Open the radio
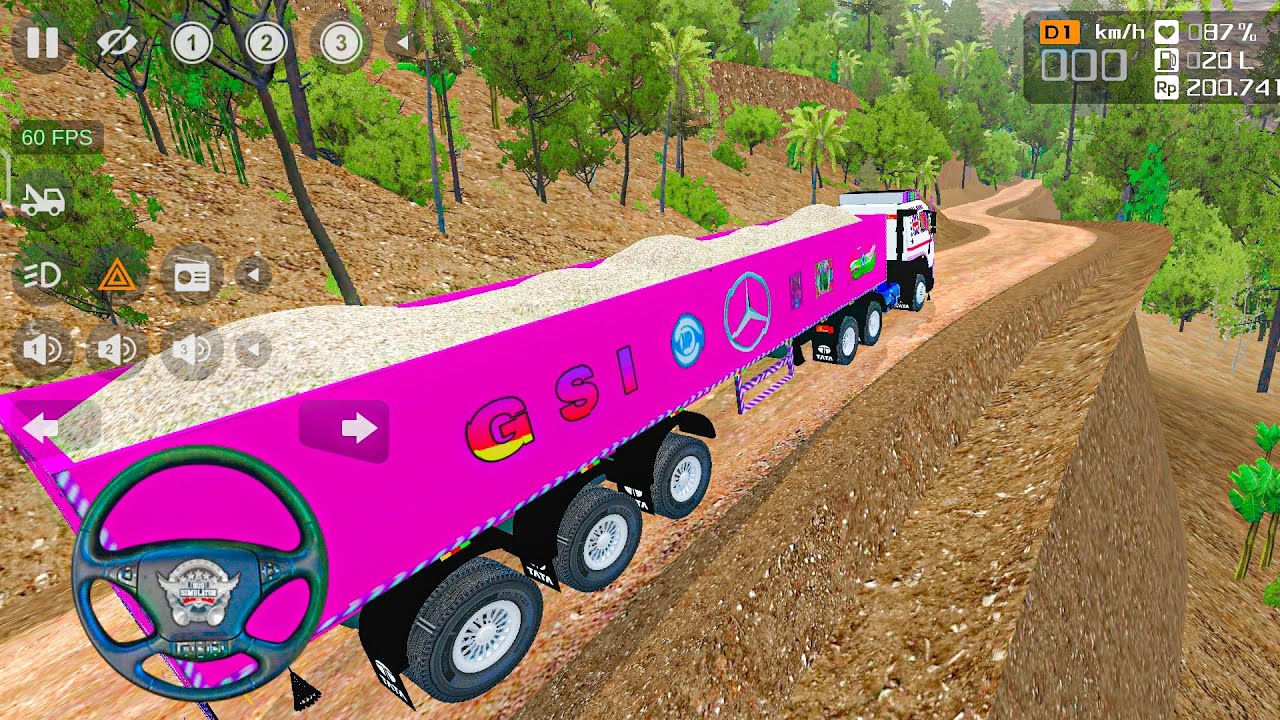The image size is (1280, 720). pyautogui.click(x=191, y=275)
